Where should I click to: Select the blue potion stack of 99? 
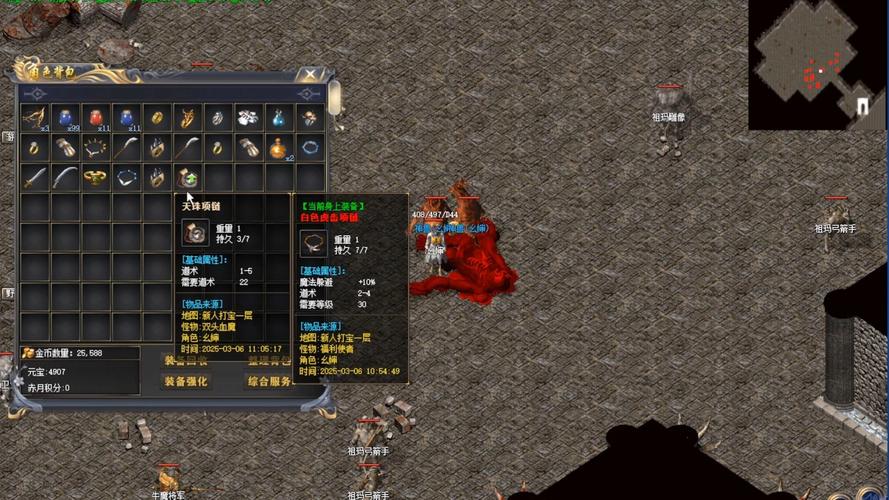[x=66, y=118]
